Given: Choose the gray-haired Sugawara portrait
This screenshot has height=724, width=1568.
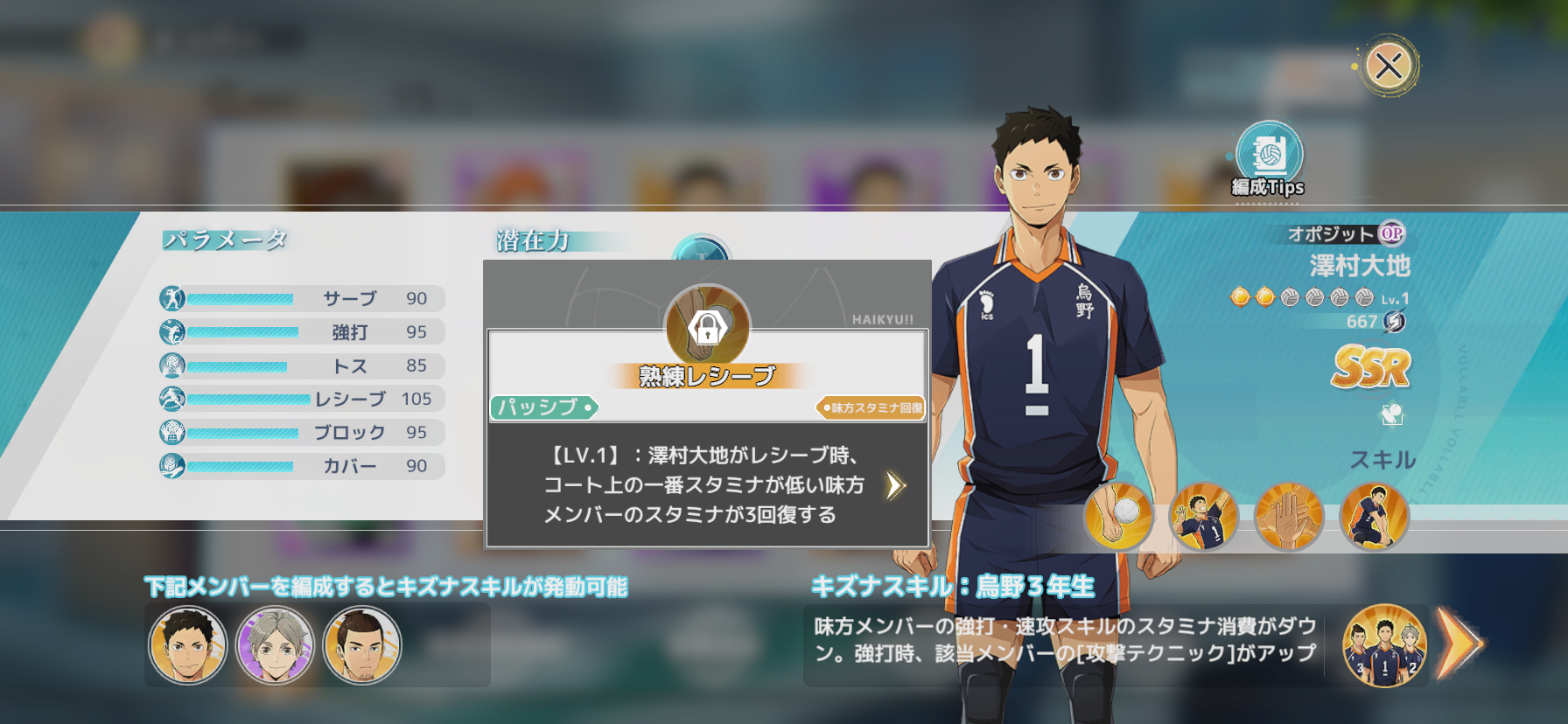Looking at the screenshot, I should pyautogui.click(x=275, y=645).
